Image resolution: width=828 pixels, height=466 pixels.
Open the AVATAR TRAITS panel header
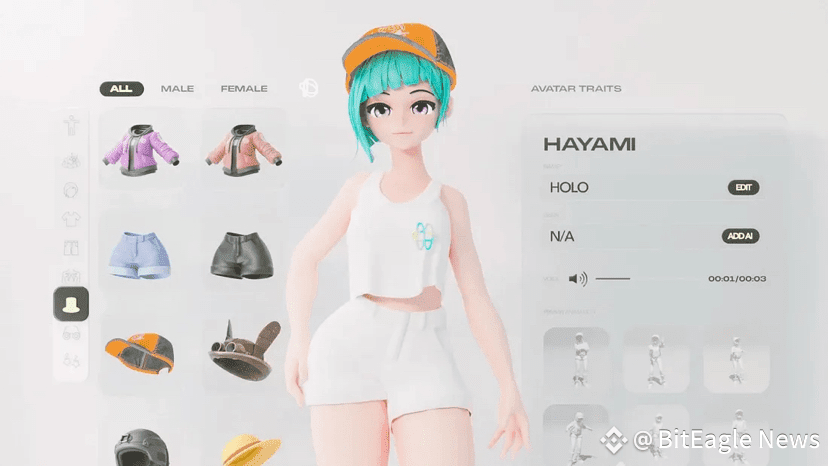pyautogui.click(x=576, y=89)
